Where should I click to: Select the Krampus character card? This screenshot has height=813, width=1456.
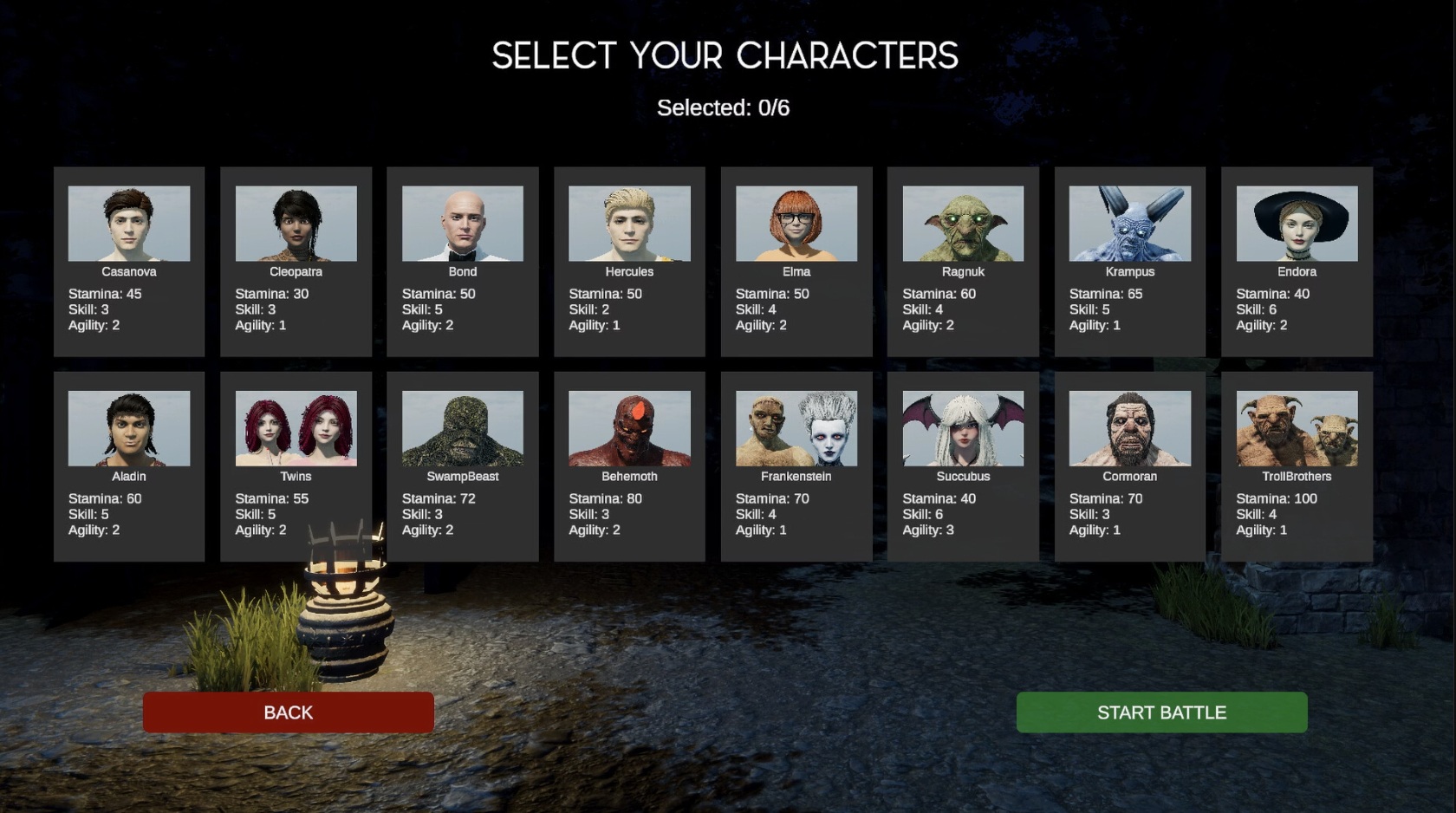tap(1129, 261)
